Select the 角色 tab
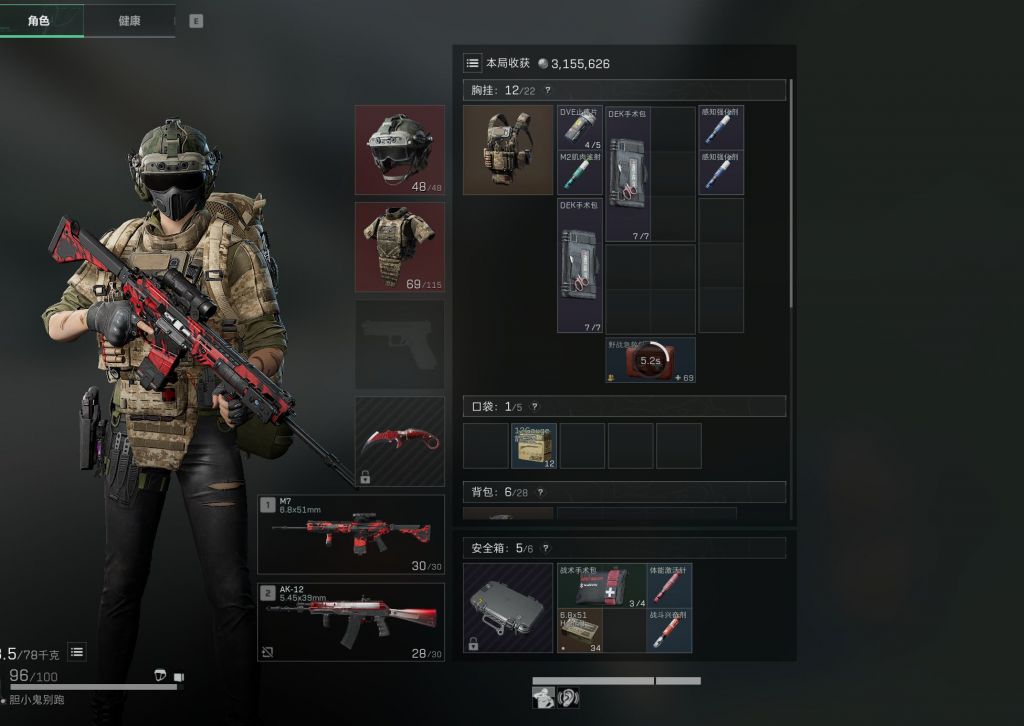Screen dimensions: 1024x726 point(40,21)
